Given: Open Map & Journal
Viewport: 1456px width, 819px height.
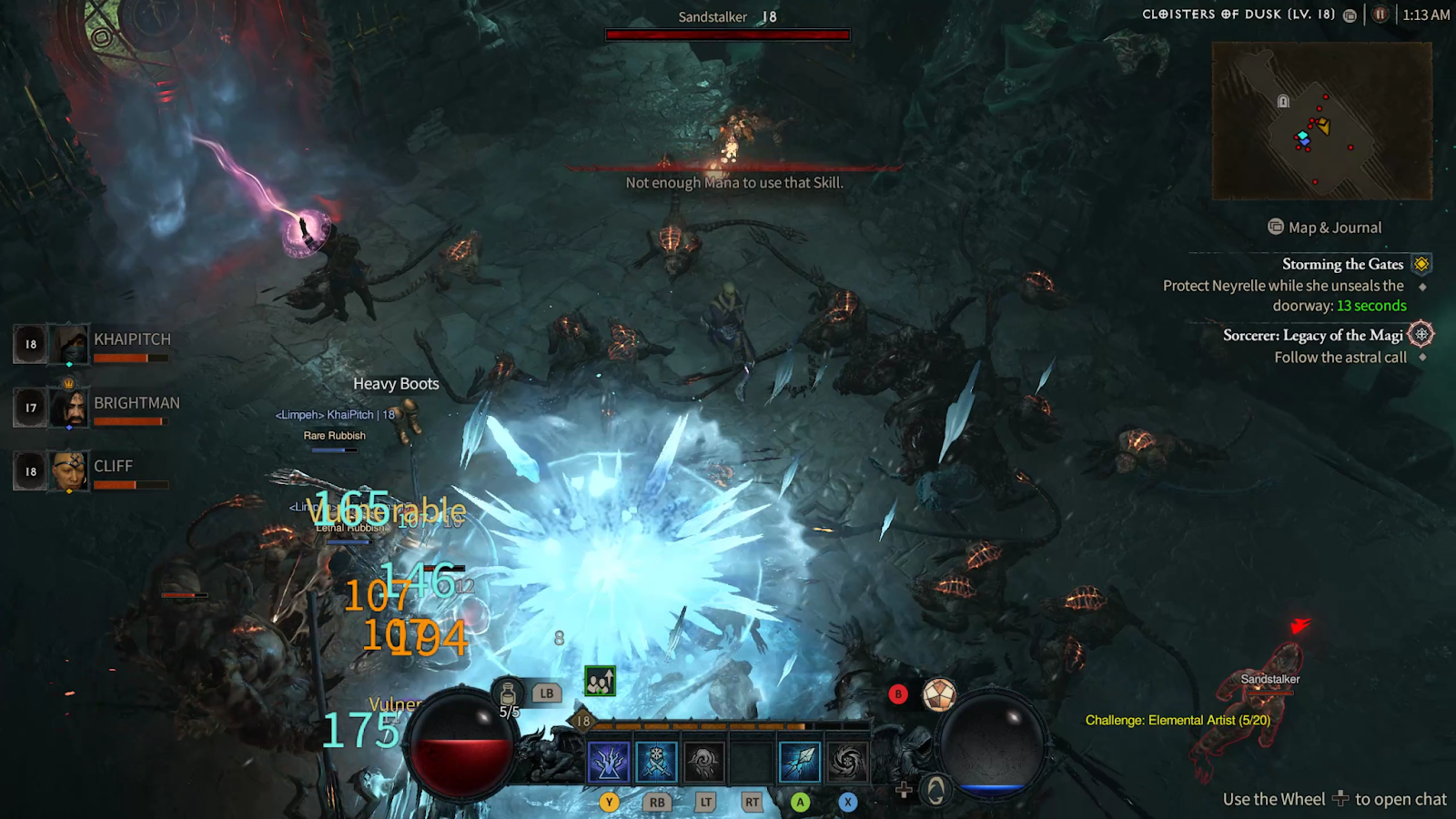Looking at the screenshot, I should (1325, 227).
